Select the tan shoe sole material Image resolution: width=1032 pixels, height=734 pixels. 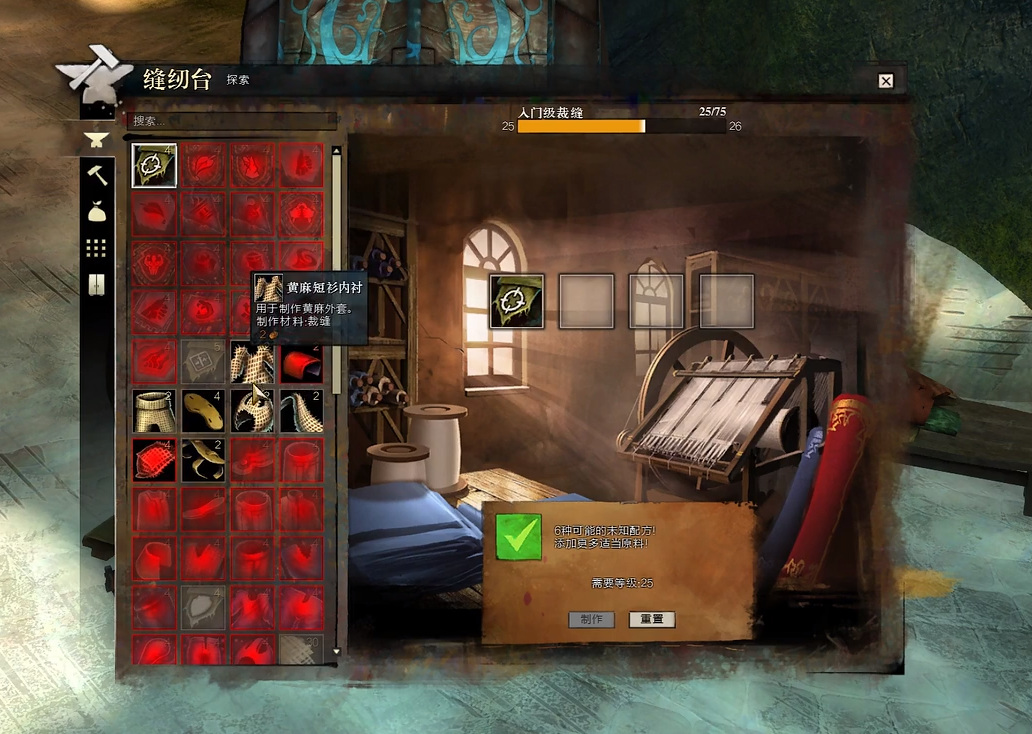coord(204,411)
